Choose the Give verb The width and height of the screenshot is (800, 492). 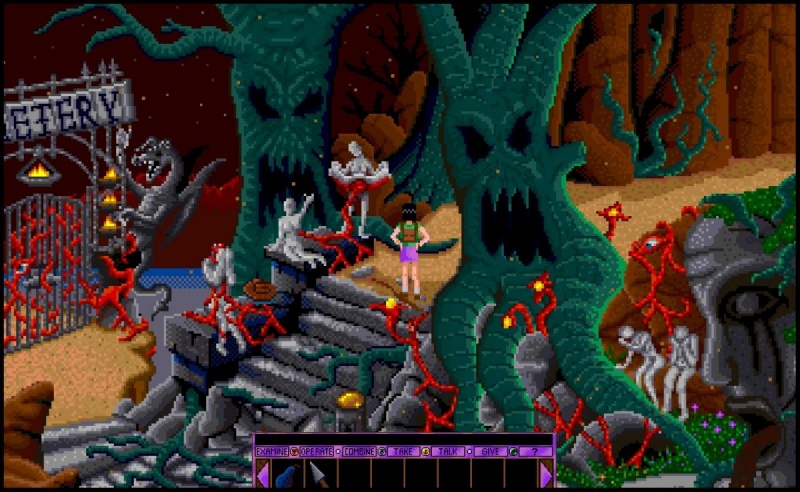491,452
